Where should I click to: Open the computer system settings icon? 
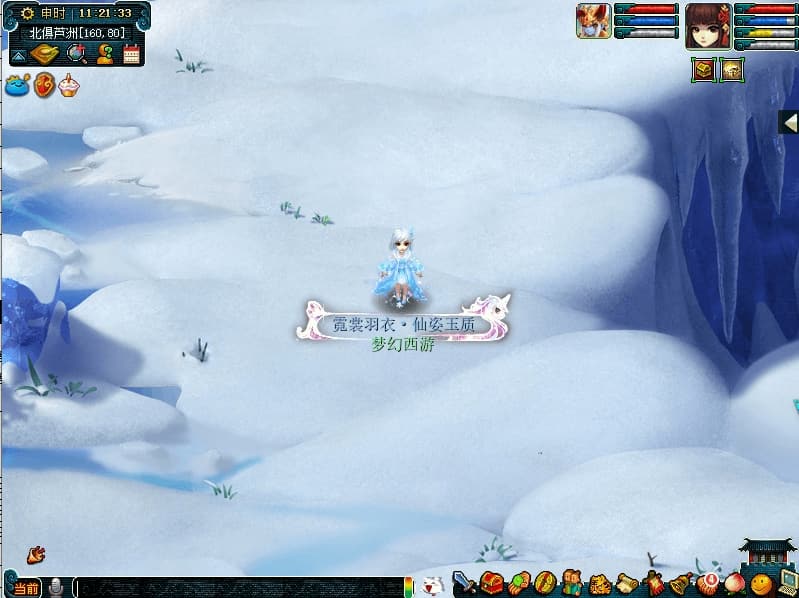787,582
